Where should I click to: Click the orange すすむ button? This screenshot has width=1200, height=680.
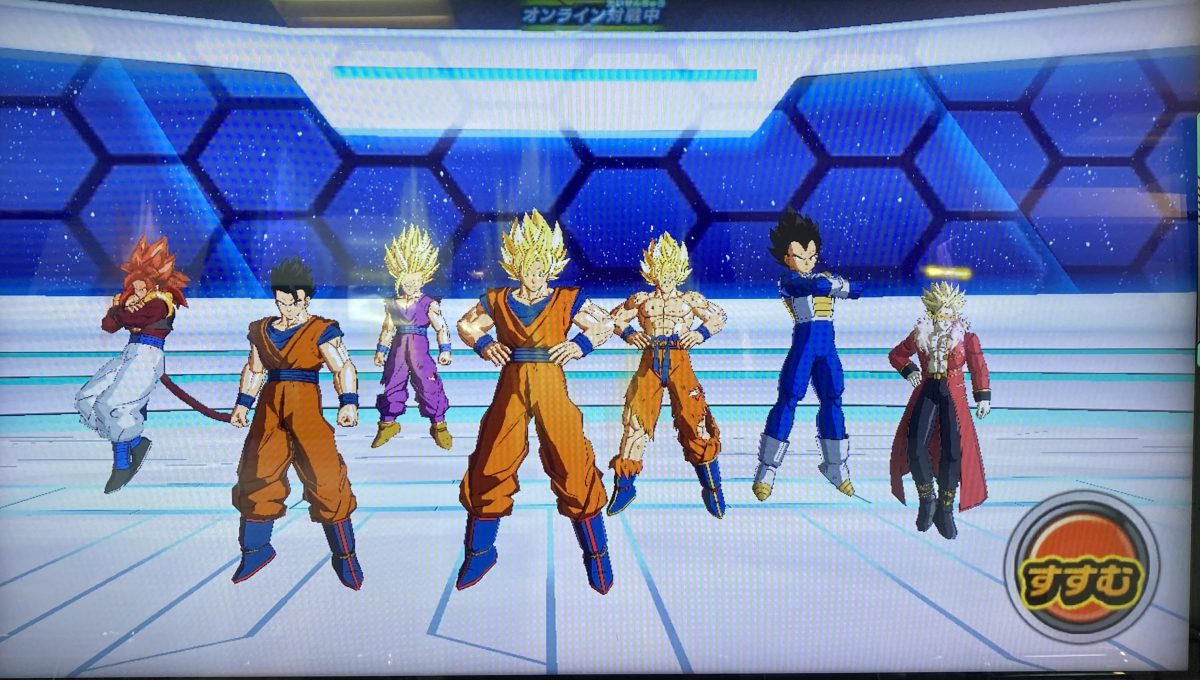coord(1081,567)
